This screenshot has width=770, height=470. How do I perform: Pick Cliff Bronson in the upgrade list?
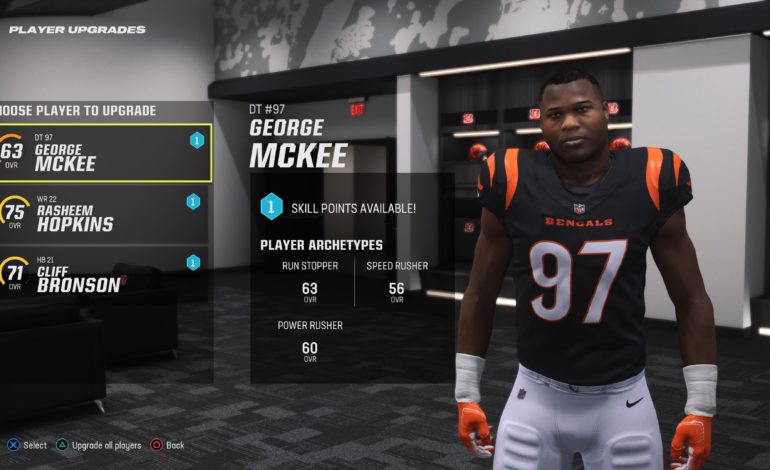[x=105, y=273]
